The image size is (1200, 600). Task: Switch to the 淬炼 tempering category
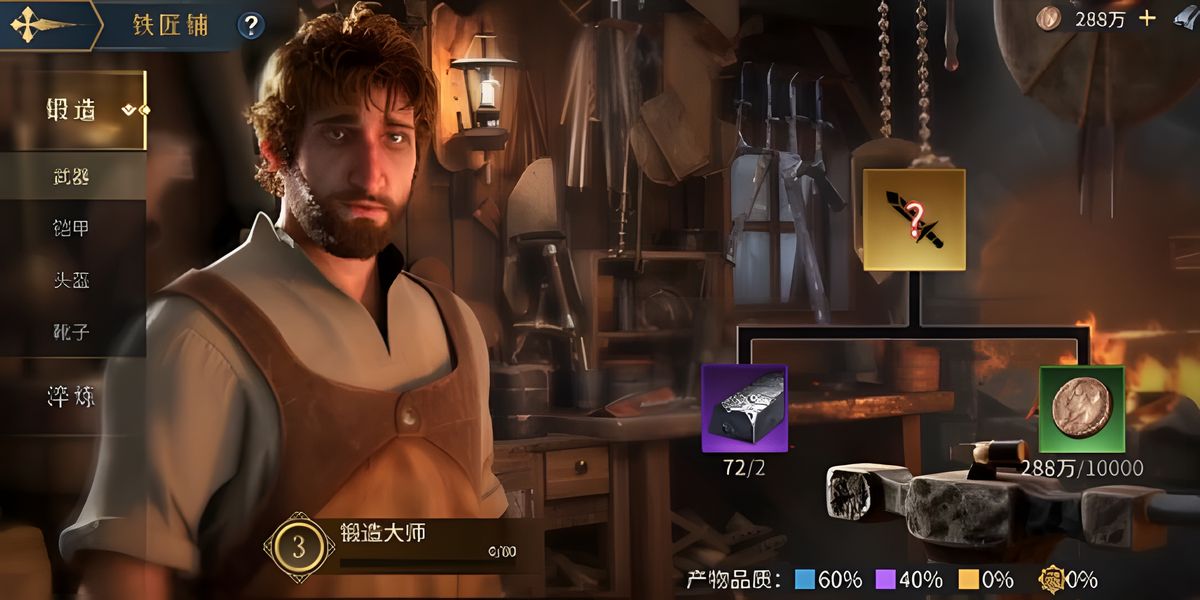pos(72,396)
